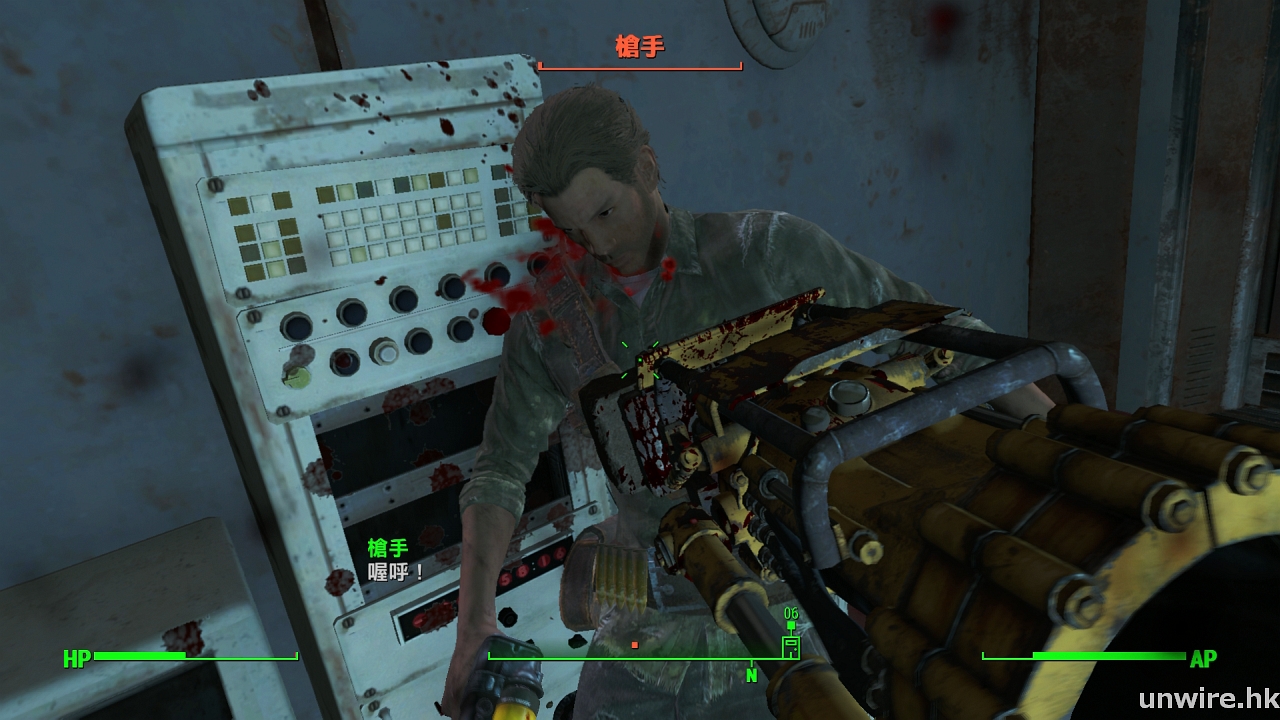Click the building marker on the compass
1280x720 pixels.
click(791, 646)
